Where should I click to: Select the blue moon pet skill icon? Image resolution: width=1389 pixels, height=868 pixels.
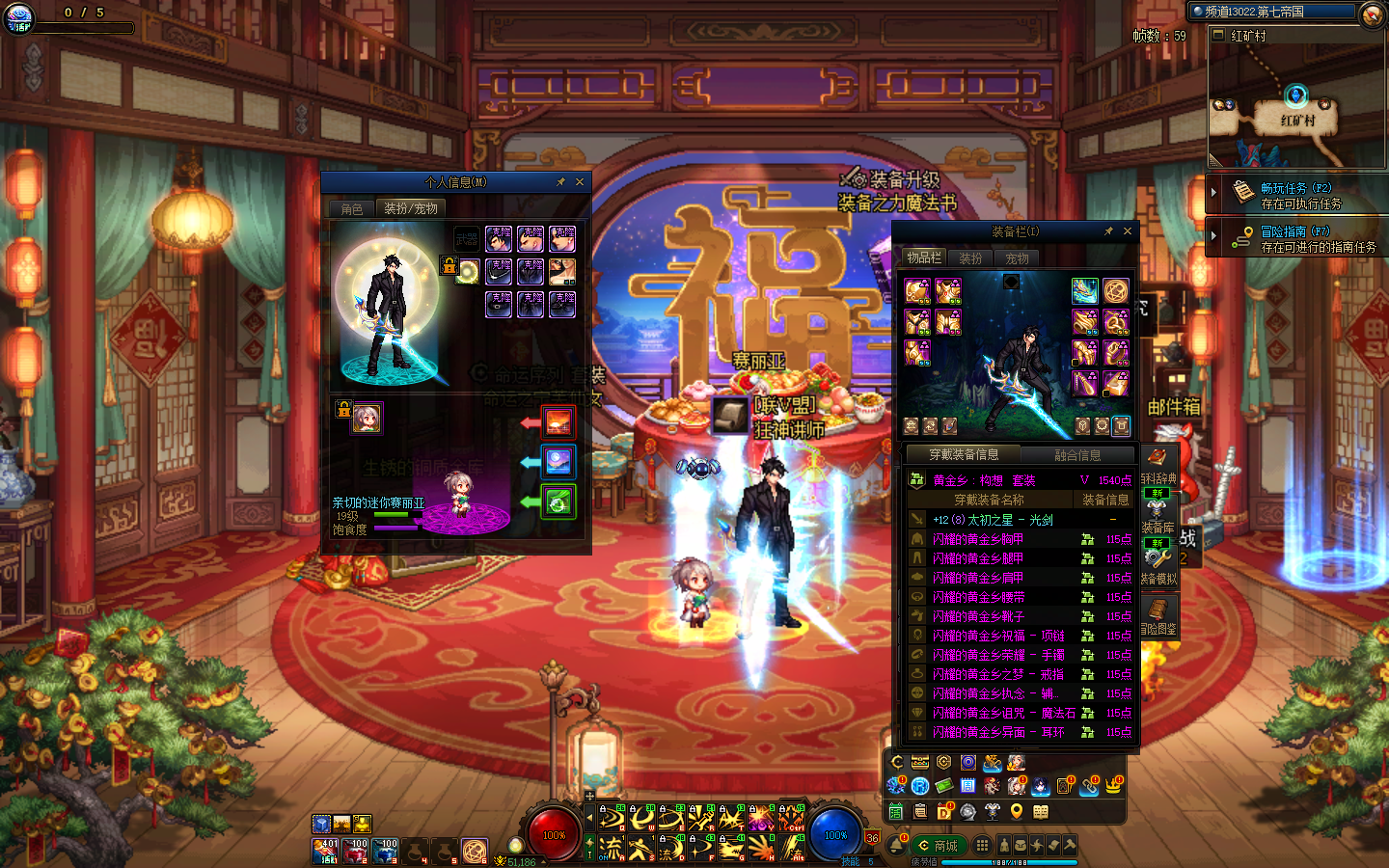(558, 462)
